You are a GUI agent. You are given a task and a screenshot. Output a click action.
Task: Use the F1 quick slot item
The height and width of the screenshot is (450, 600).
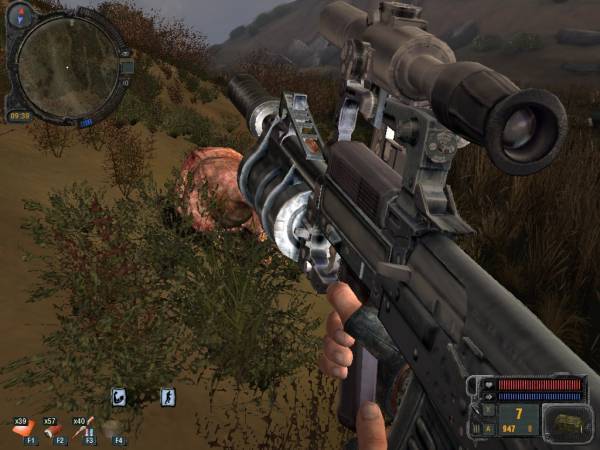pos(22,429)
